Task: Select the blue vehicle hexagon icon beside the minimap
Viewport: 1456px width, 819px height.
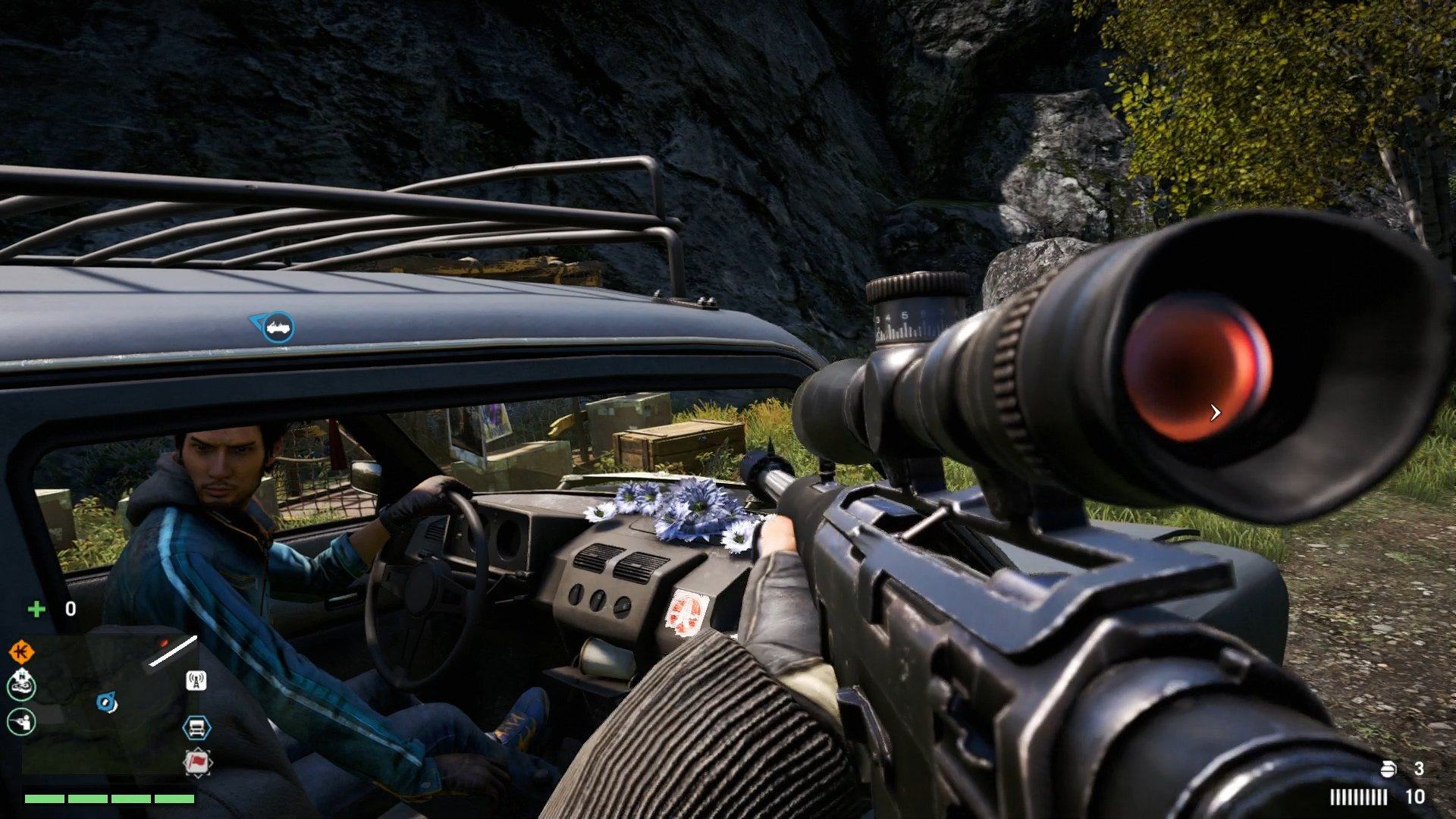Action: (198, 727)
